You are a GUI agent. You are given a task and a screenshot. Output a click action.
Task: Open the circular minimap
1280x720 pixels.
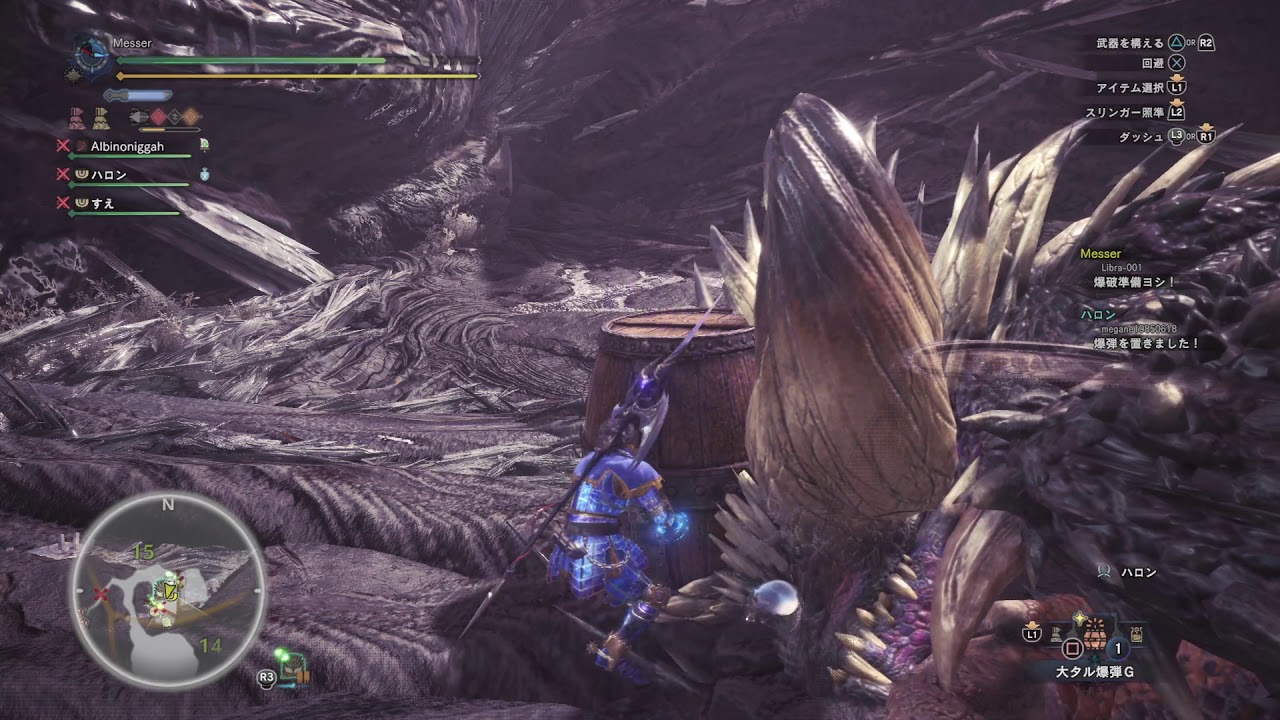click(x=168, y=590)
